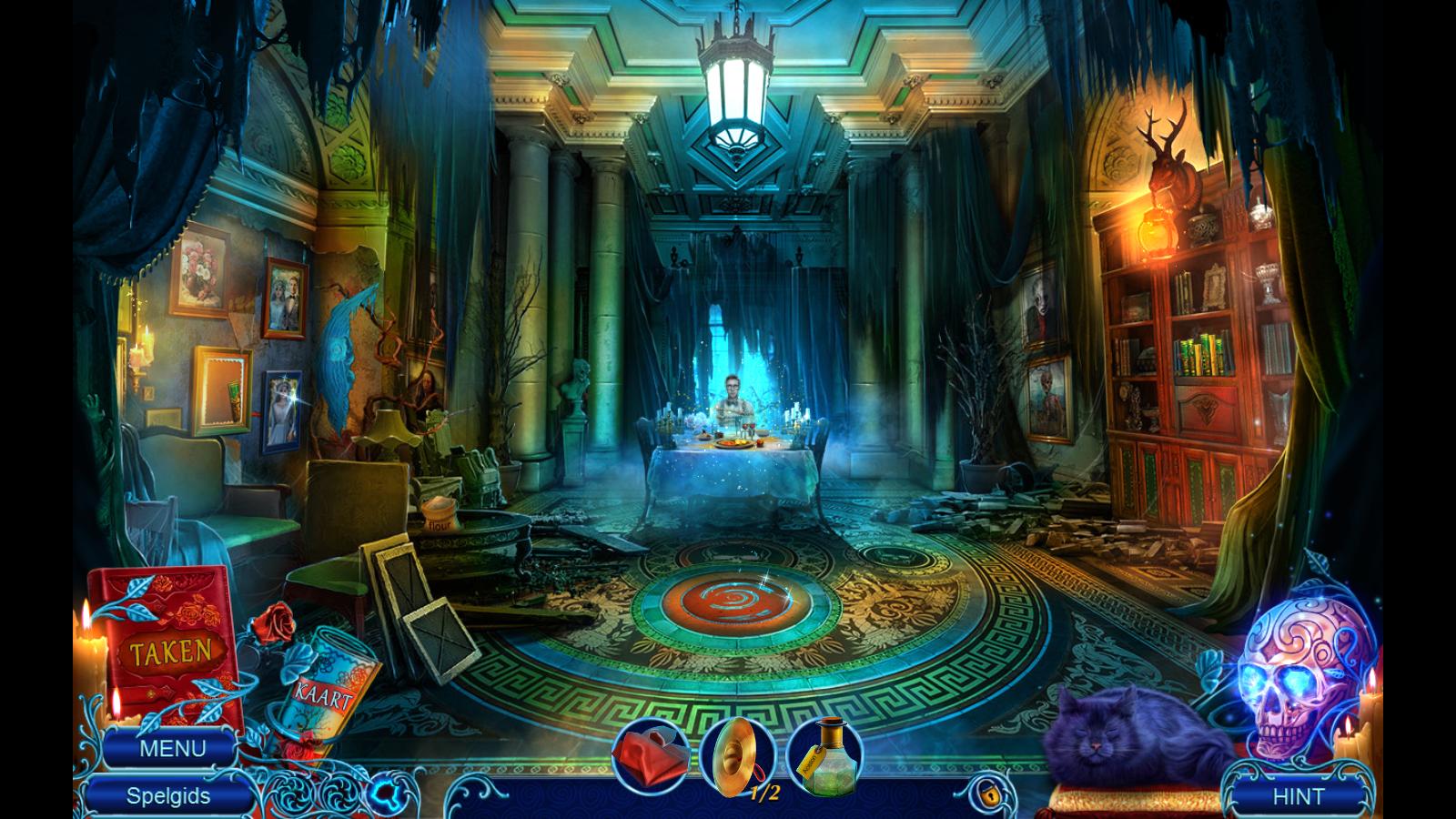Select the golden cymbal inventory item
1456x819 pixels.
(736, 755)
